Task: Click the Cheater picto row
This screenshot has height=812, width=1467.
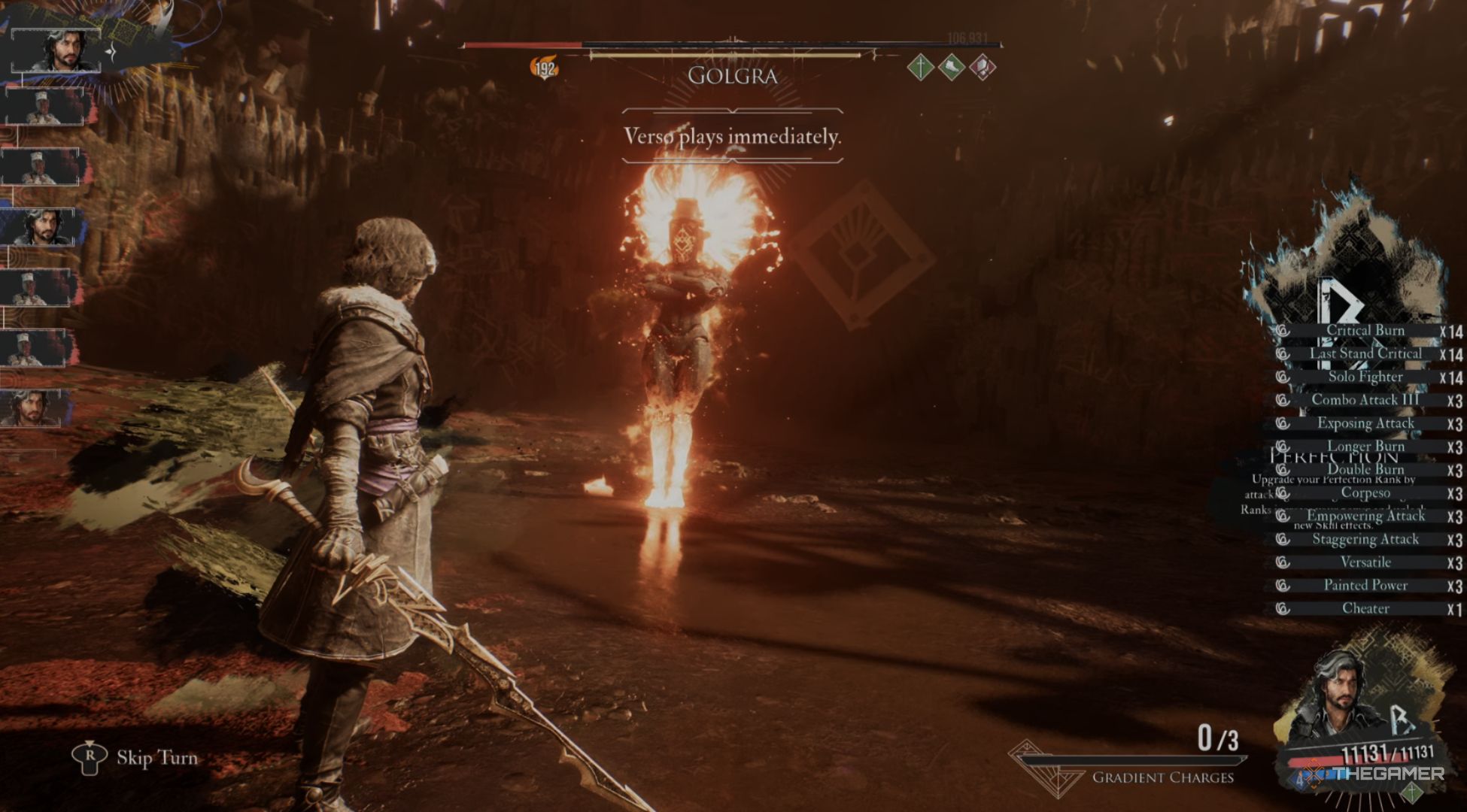Action: (1365, 608)
